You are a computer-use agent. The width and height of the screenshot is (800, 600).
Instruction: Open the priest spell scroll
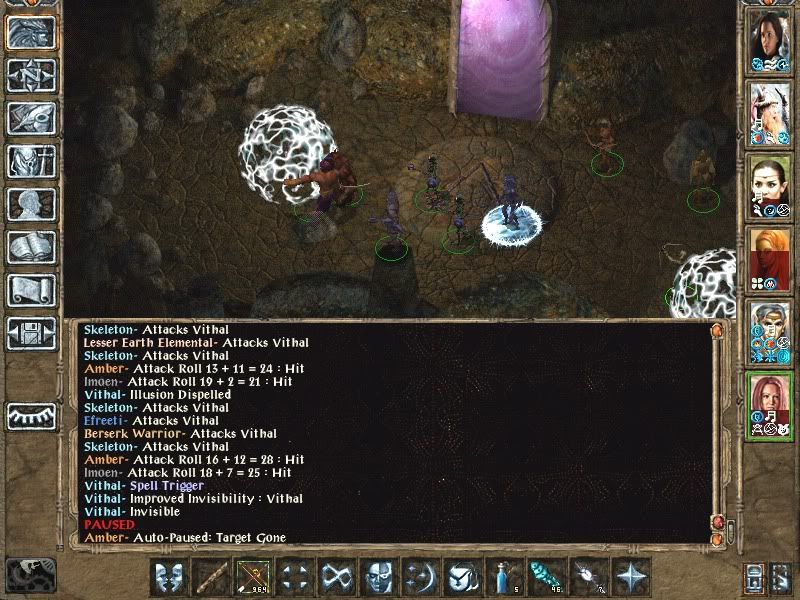point(31,290)
